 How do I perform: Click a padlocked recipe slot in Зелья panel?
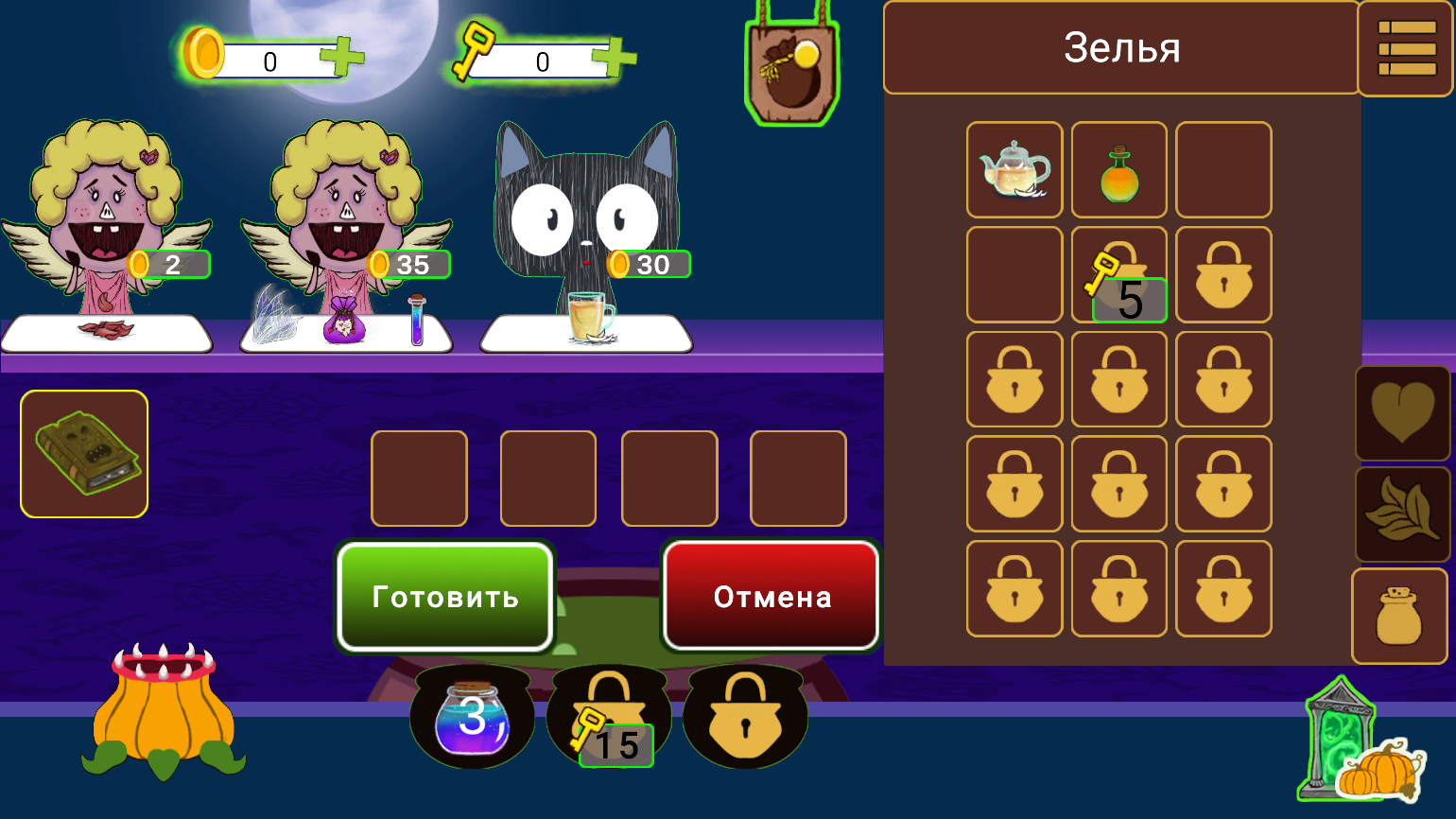pyautogui.click(x=1014, y=379)
